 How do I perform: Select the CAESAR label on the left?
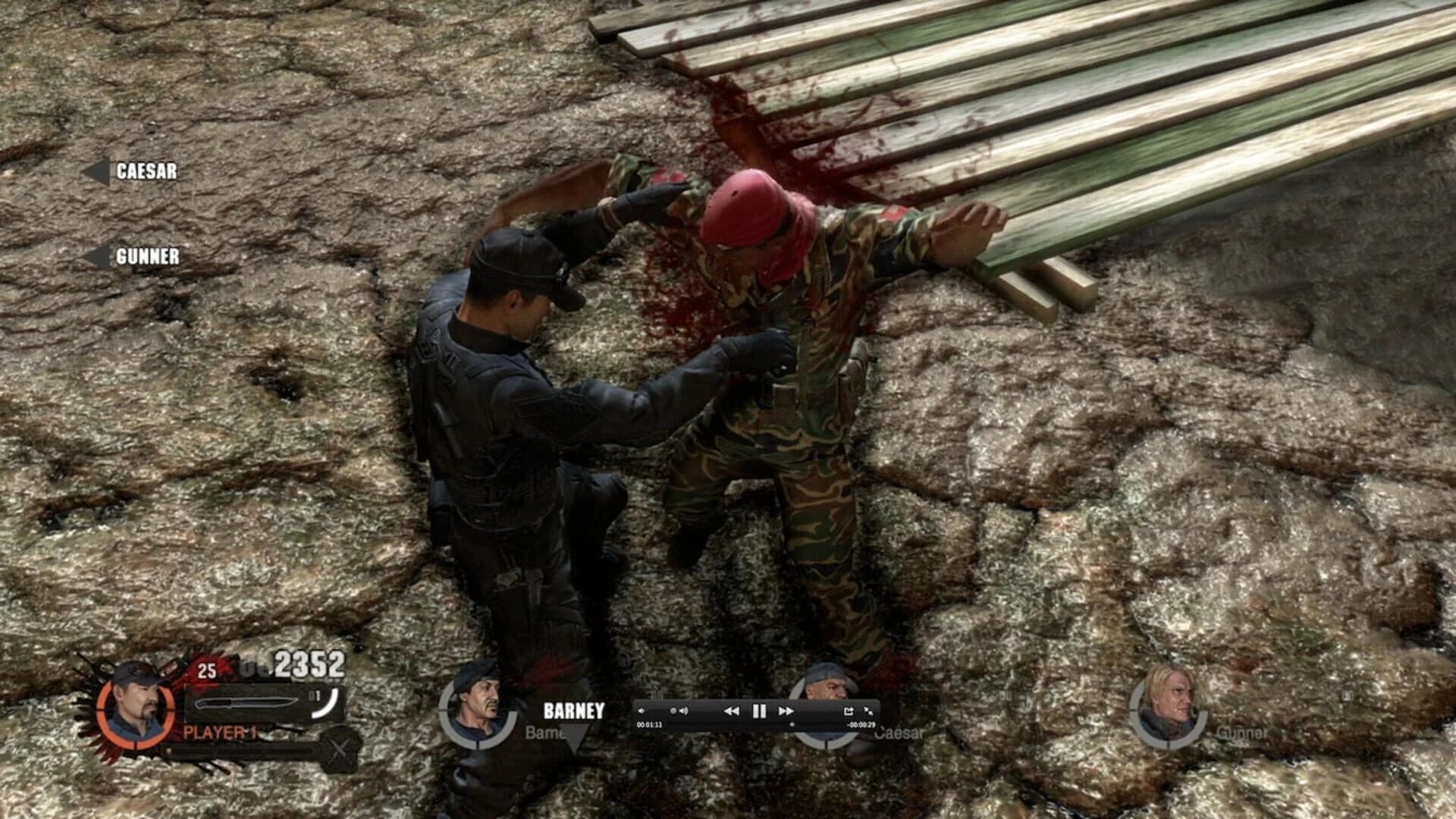(x=149, y=172)
